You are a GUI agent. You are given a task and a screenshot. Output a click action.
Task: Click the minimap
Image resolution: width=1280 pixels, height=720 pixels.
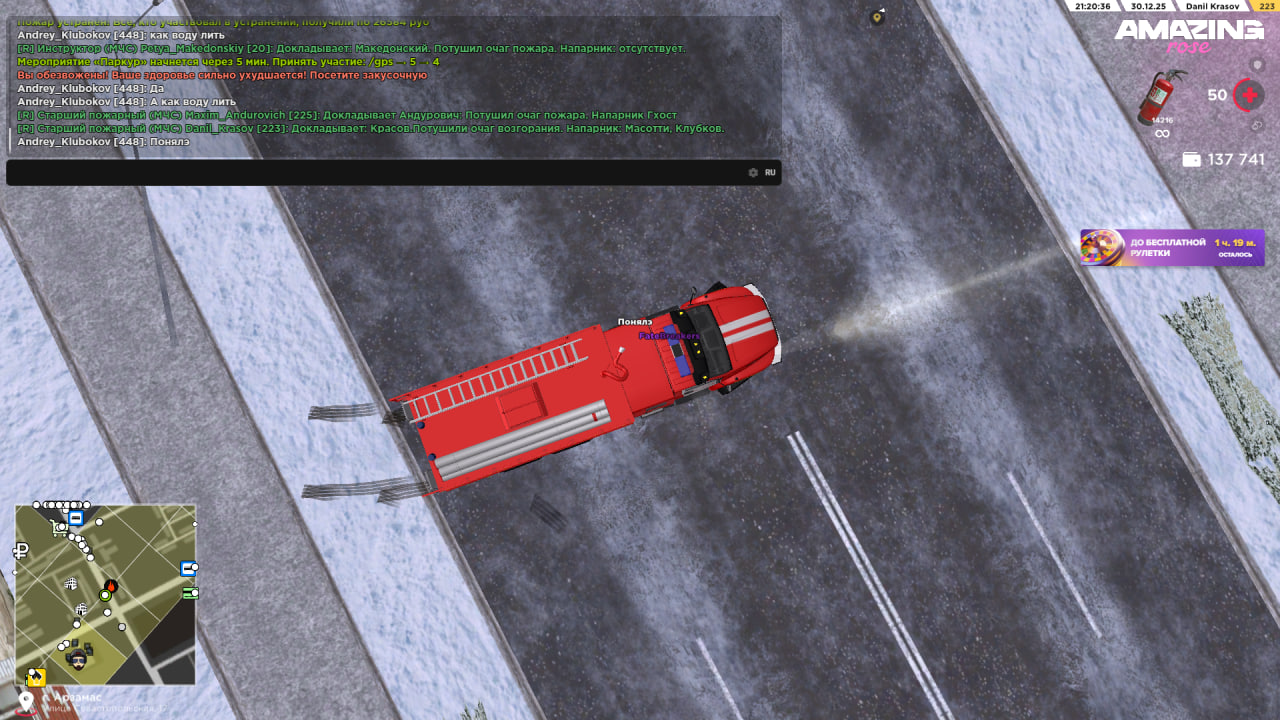[105, 595]
